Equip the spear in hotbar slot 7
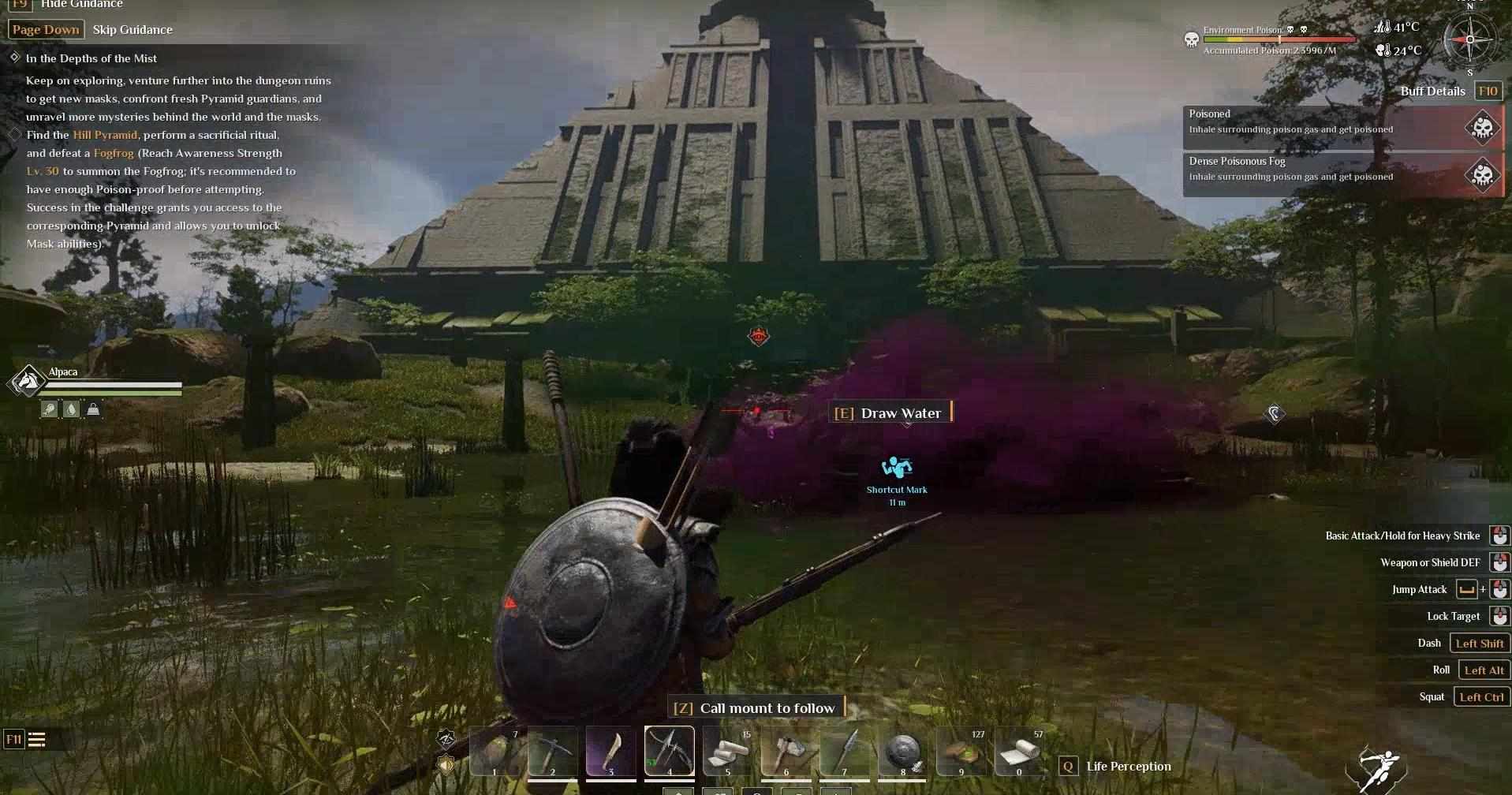This screenshot has height=795, width=1512. [844, 751]
